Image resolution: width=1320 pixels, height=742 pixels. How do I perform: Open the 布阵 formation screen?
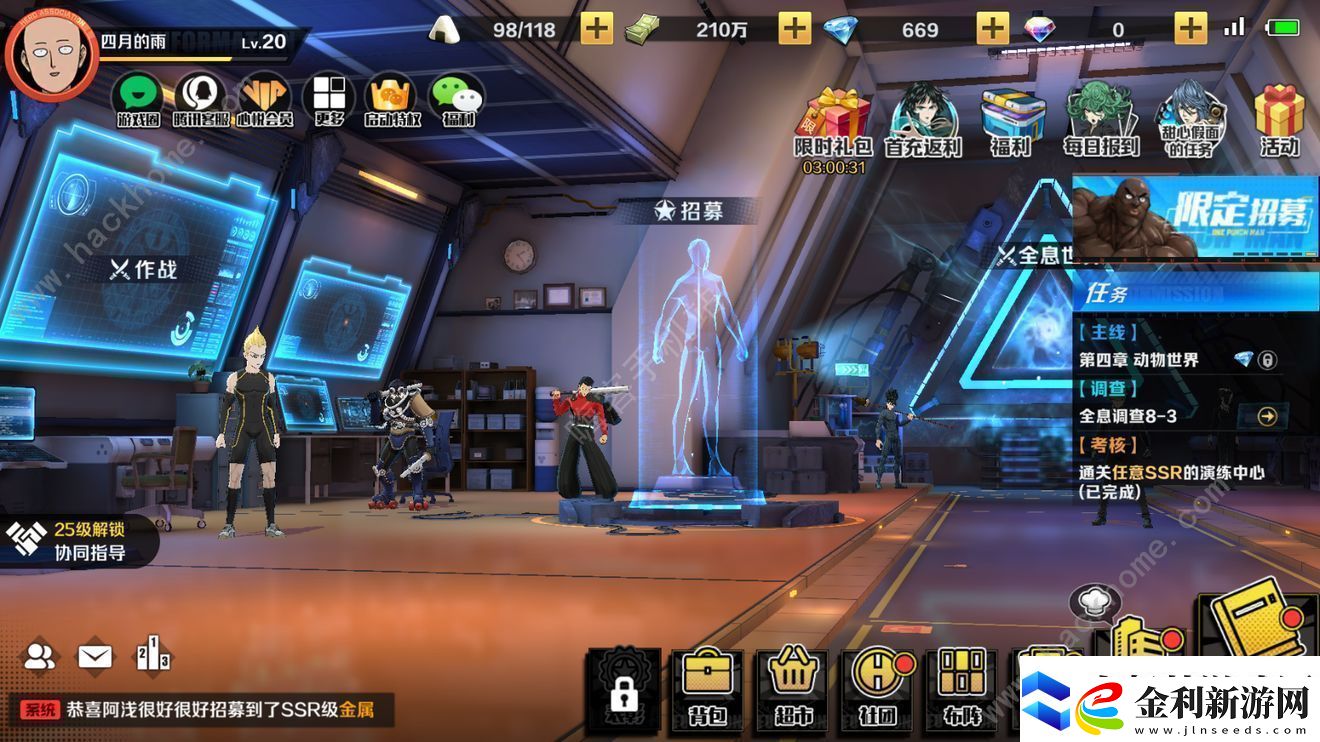962,686
